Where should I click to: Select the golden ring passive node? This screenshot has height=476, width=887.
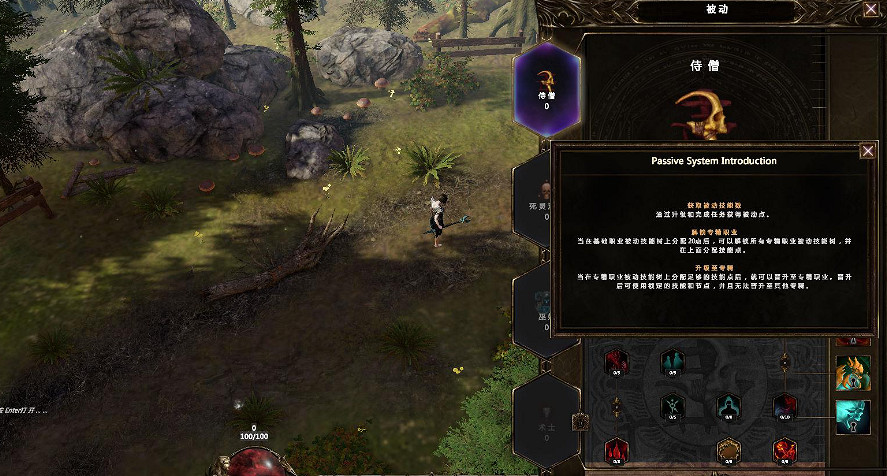pos(728,448)
